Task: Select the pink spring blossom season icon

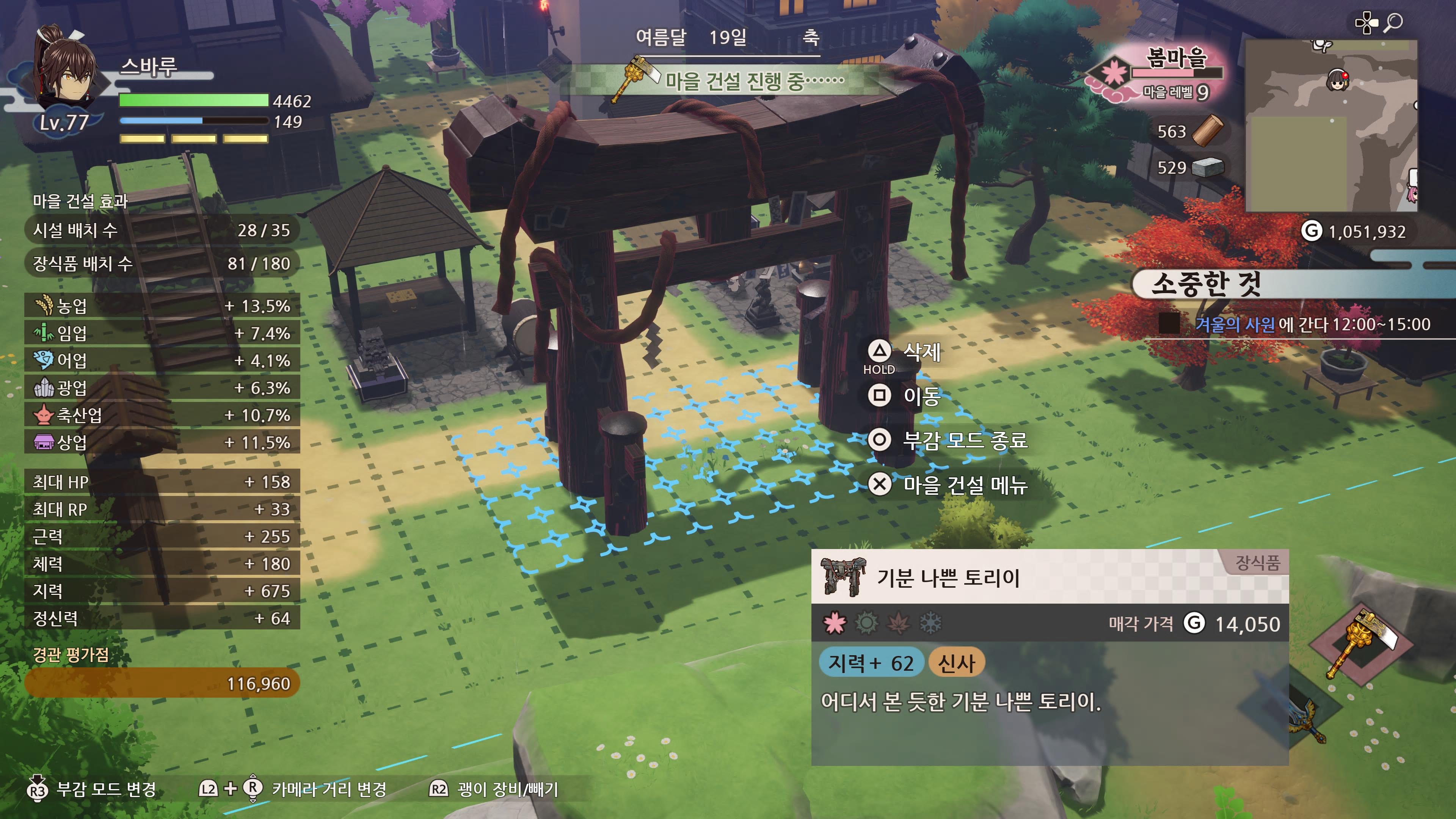Action: (x=835, y=623)
